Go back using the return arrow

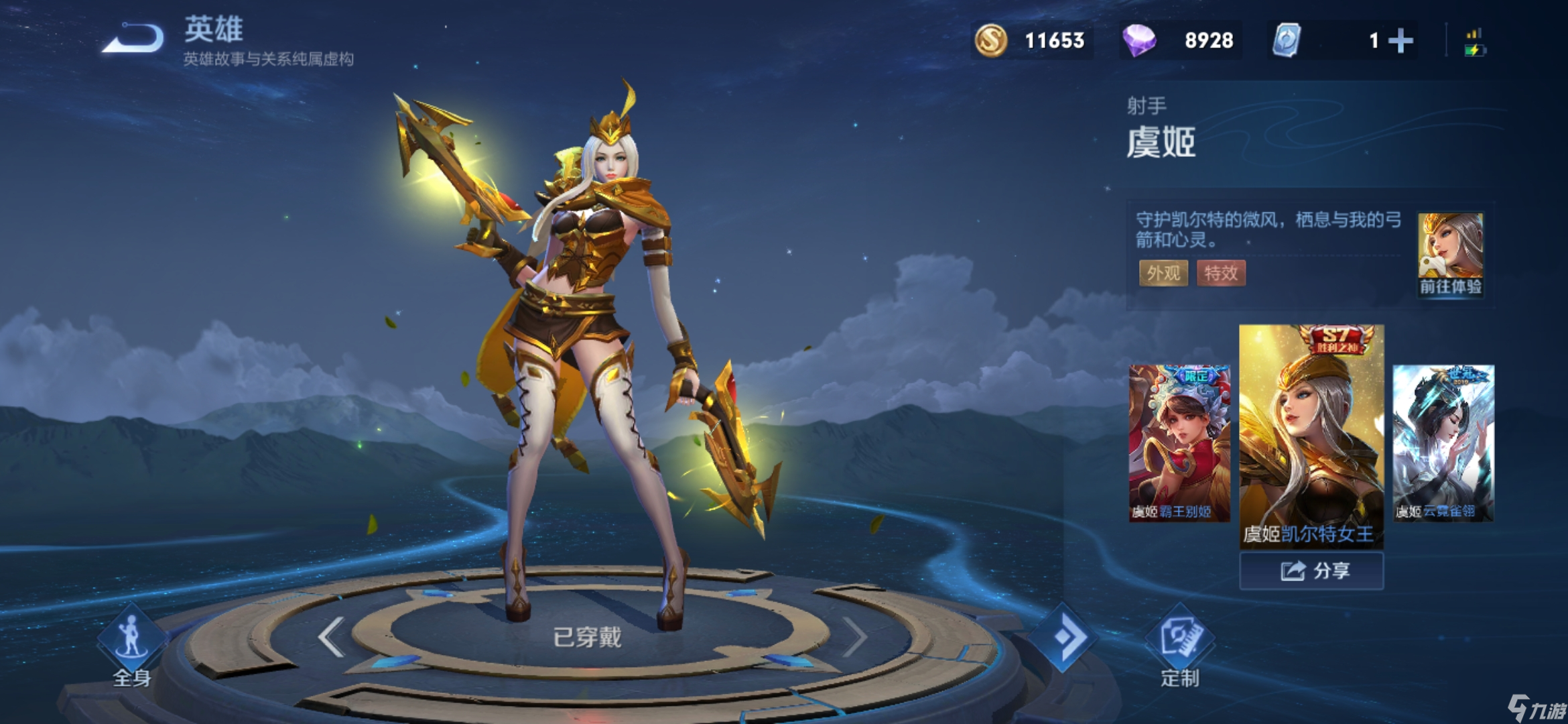[134, 39]
